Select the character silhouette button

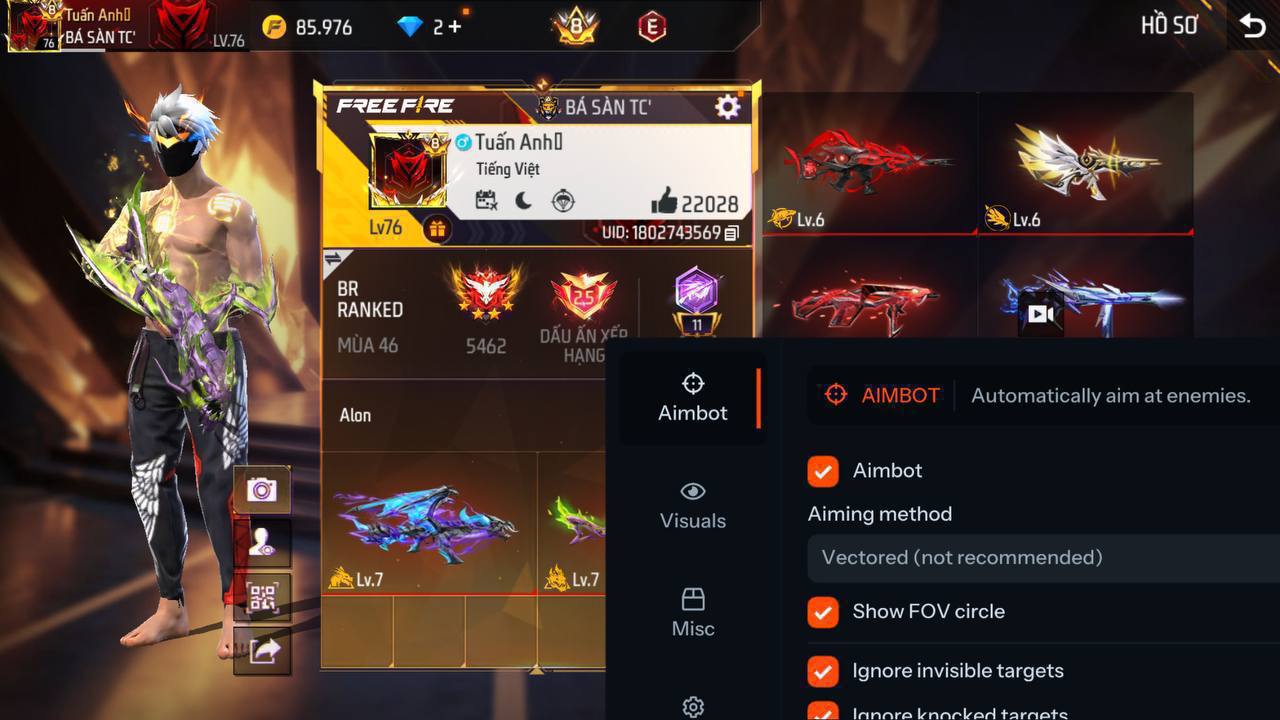pyautogui.click(x=262, y=543)
